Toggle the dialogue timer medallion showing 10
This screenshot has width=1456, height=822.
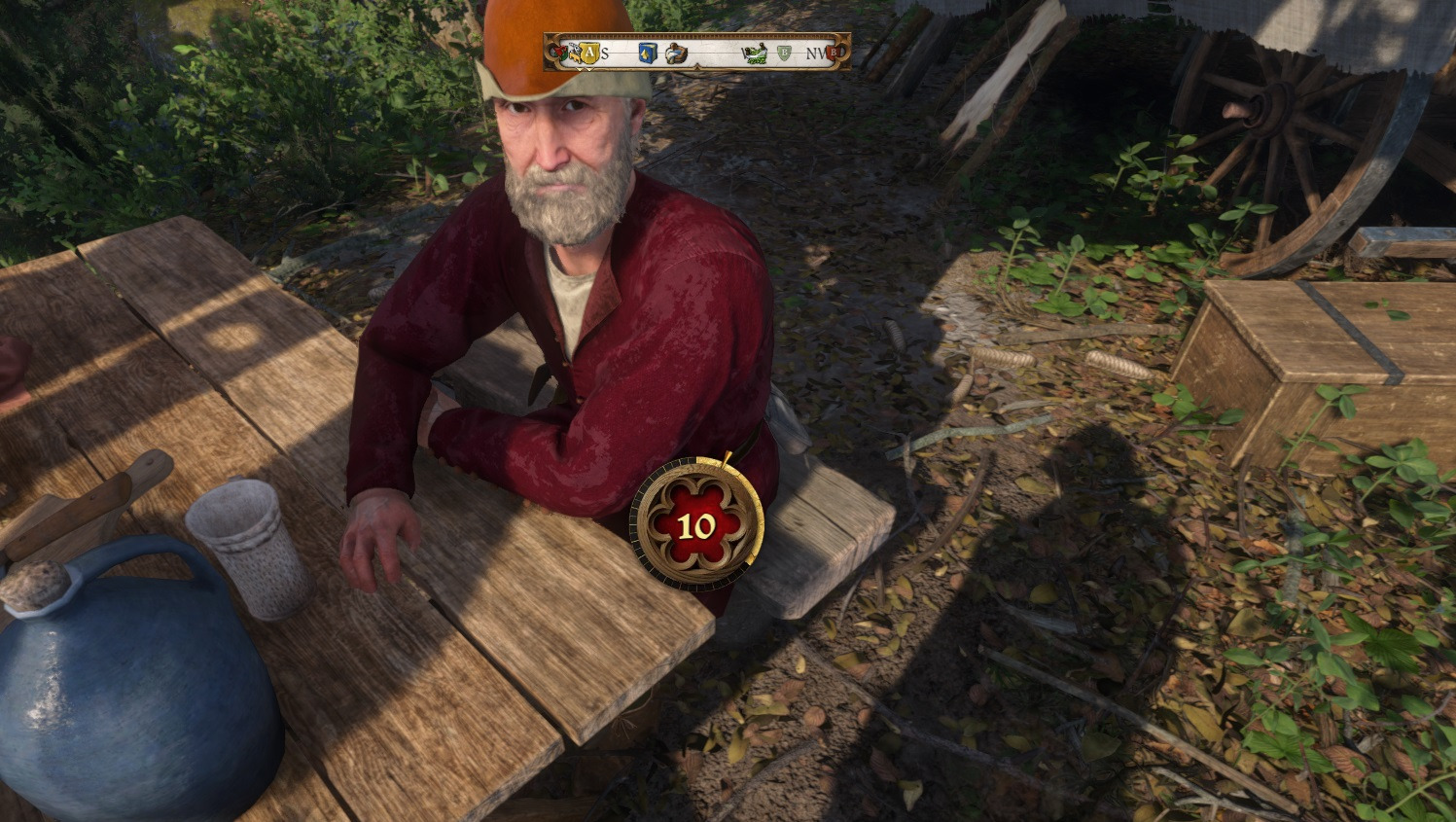696,523
